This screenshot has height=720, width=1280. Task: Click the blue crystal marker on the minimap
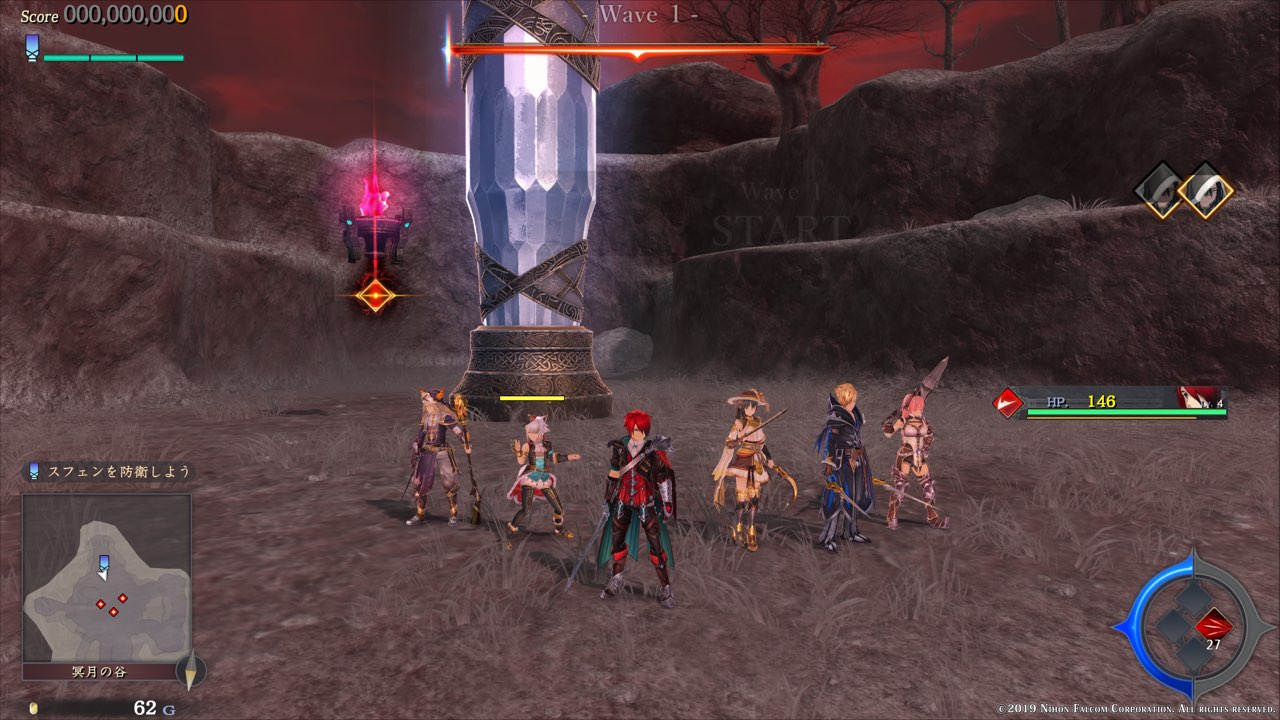click(x=103, y=564)
